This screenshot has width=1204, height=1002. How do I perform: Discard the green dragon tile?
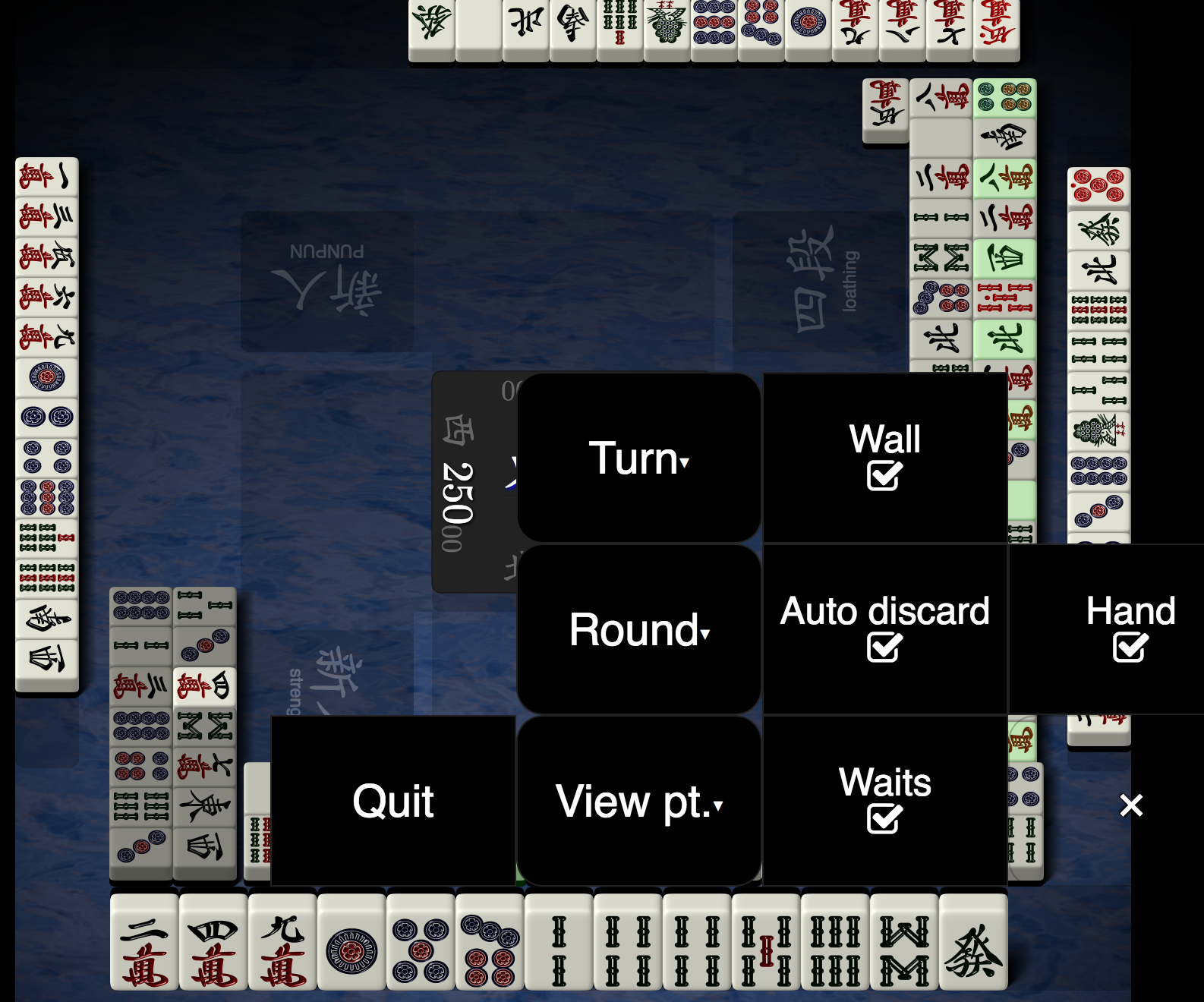click(975, 945)
